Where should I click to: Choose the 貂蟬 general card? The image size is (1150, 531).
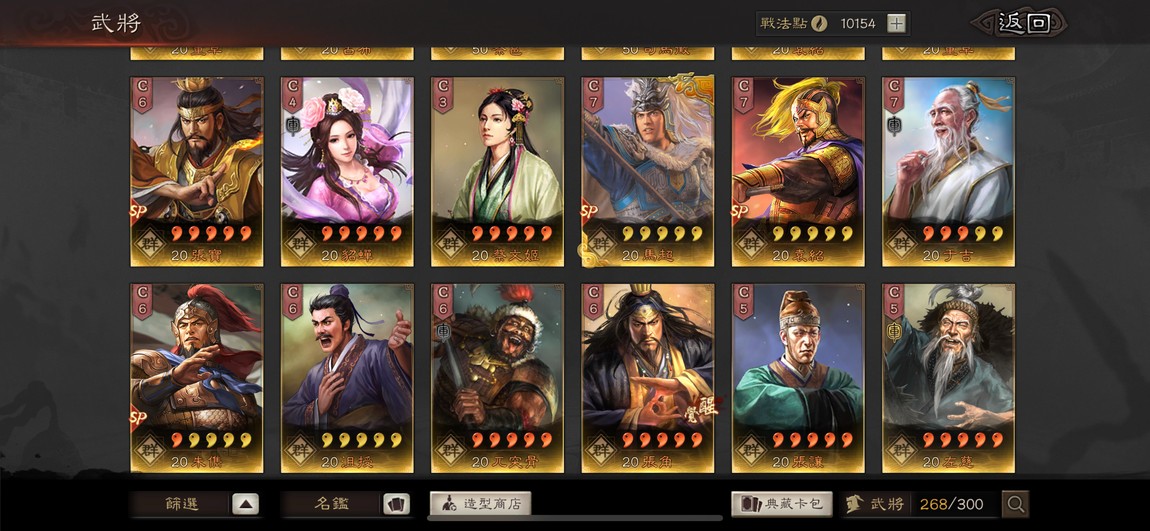(347, 171)
